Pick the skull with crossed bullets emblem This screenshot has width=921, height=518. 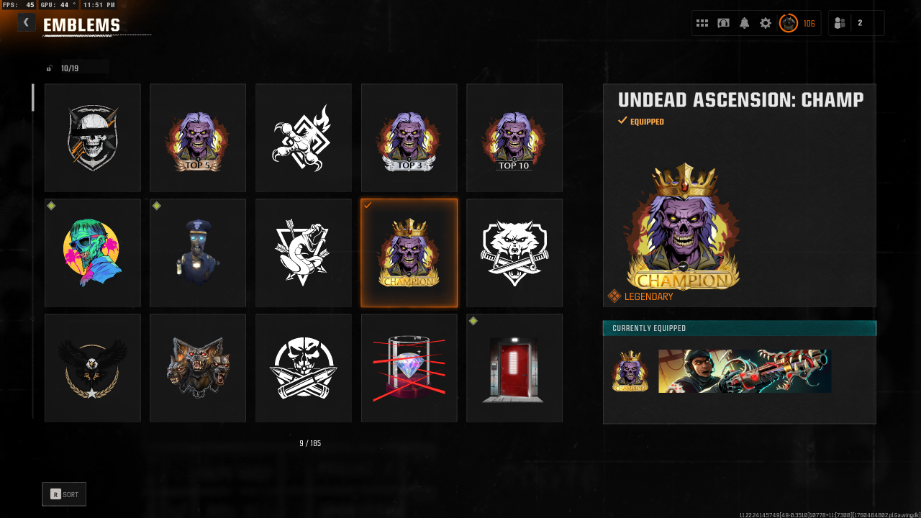pos(303,368)
